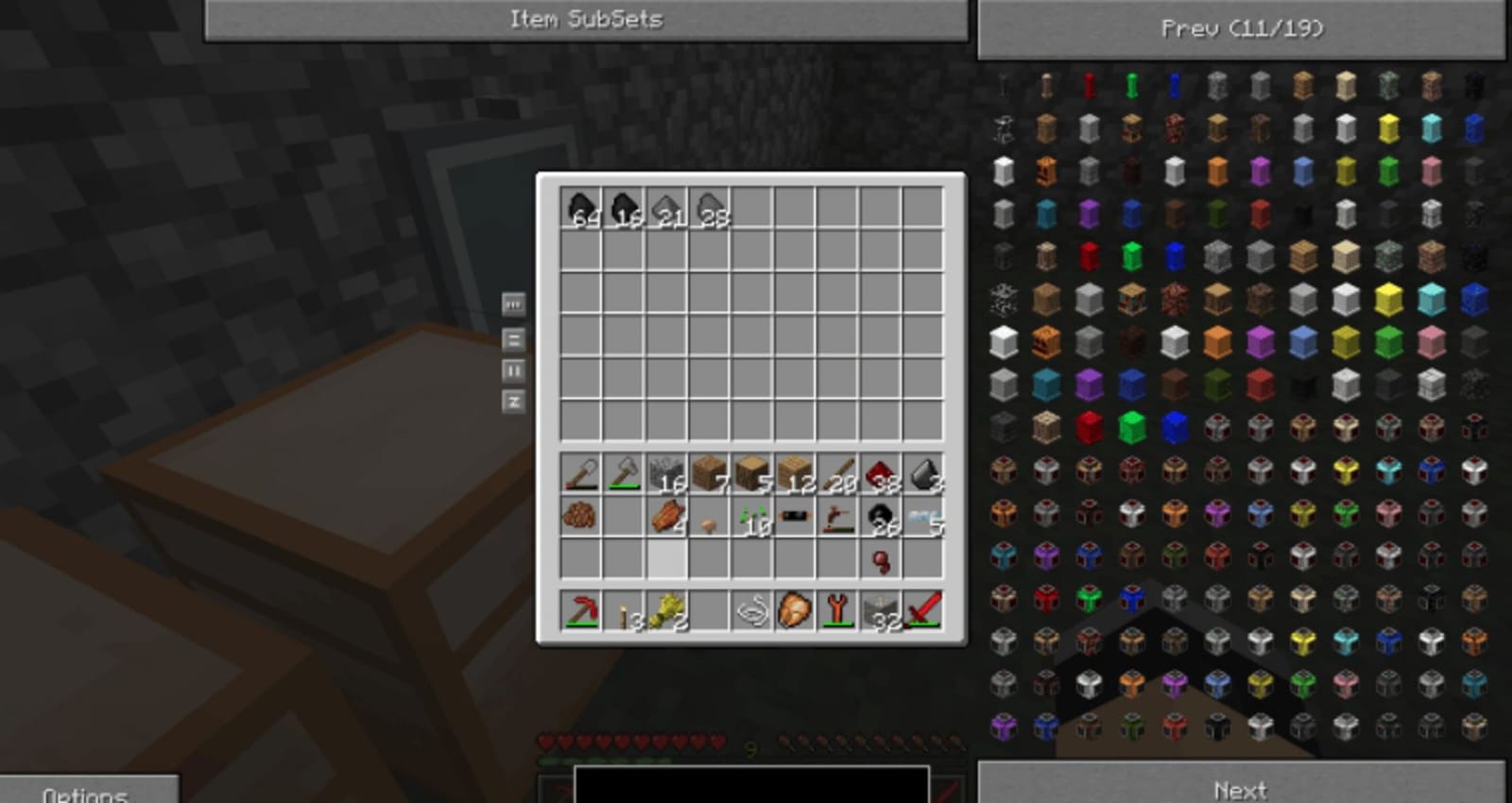The height and width of the screenshot is (803, 1512).
Task: Pick the red sword in the hotbar
Action: [x=921, y=614]
